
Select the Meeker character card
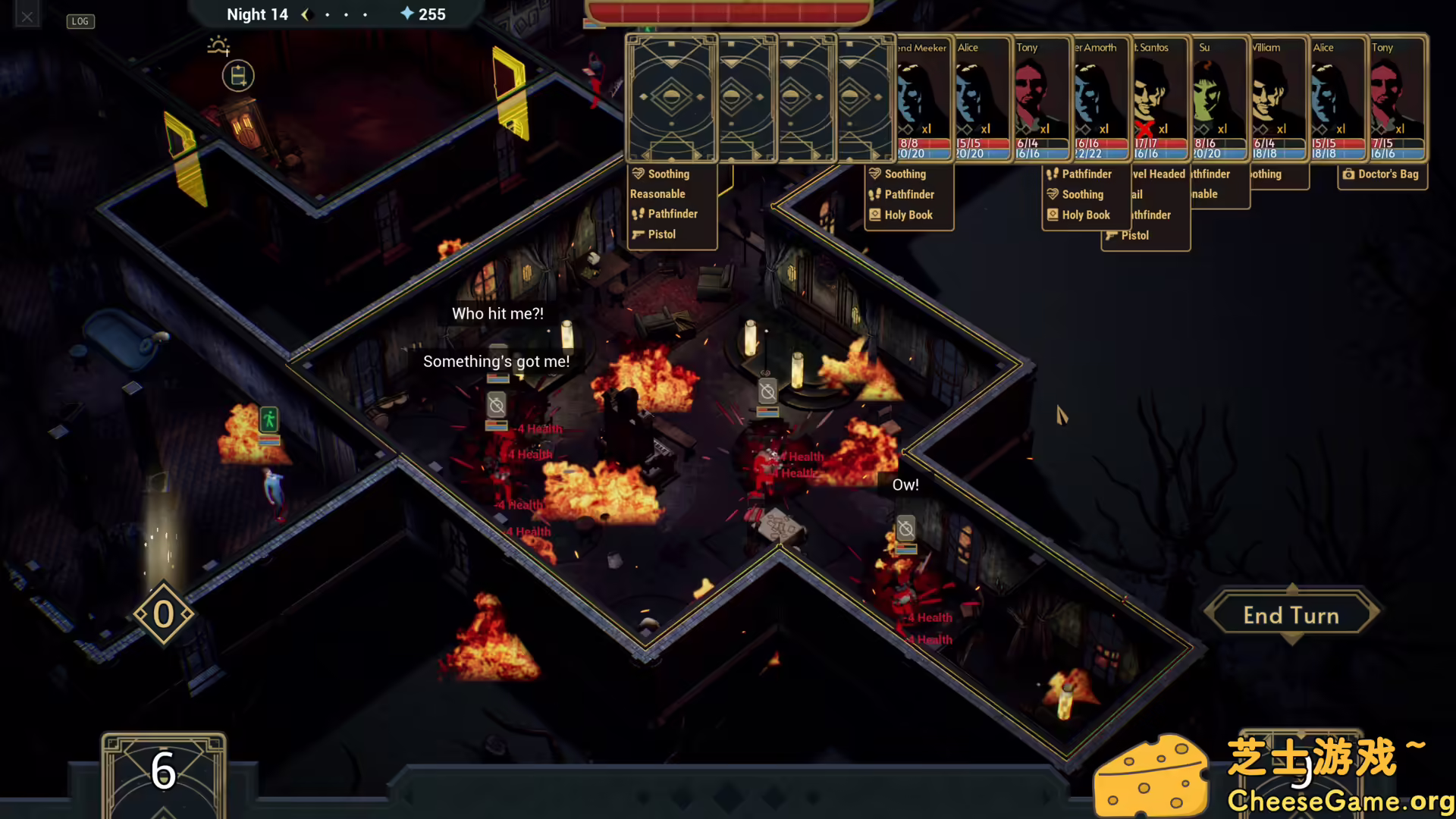click(923, 99)
